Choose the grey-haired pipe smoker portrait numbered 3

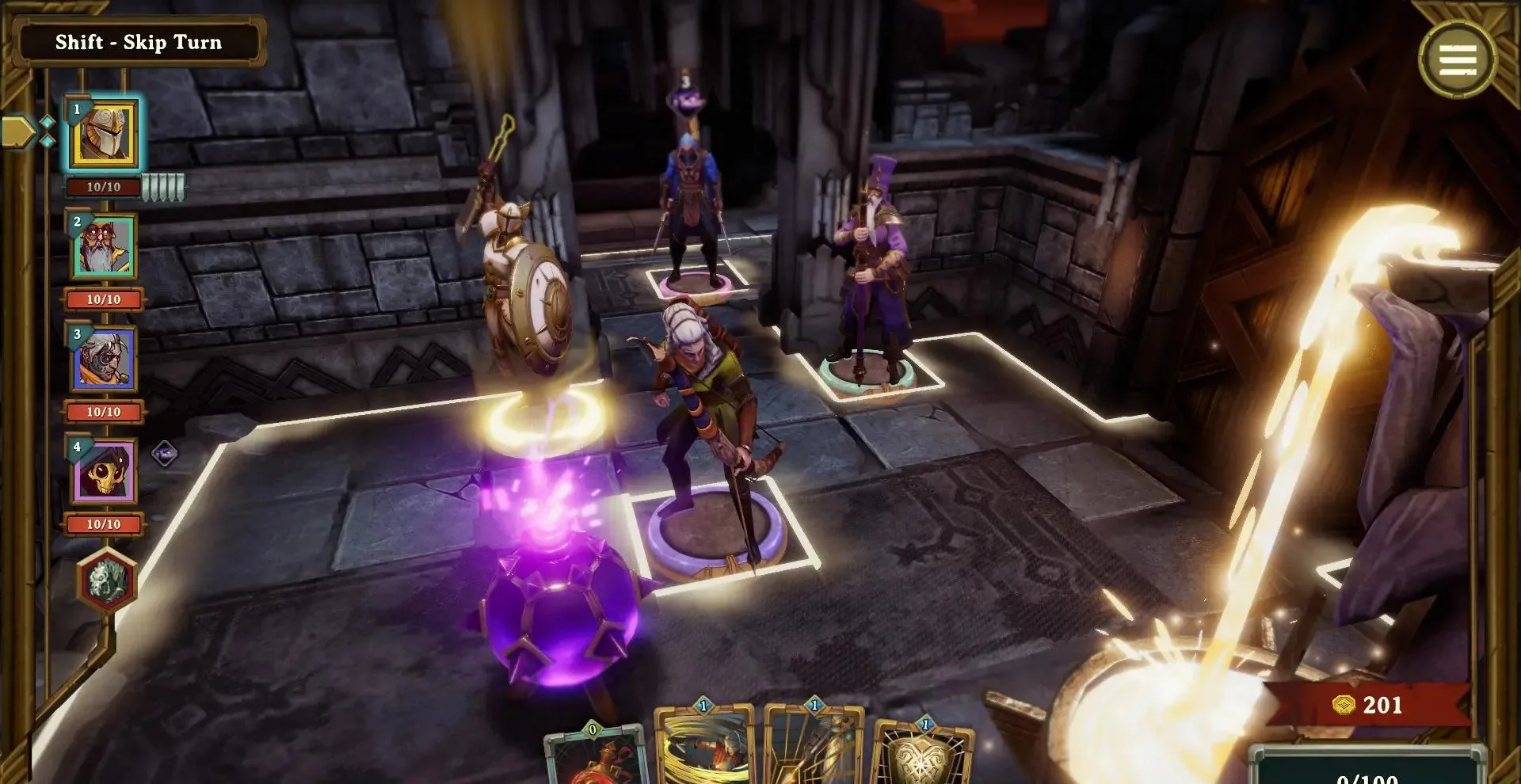point(104,360)
